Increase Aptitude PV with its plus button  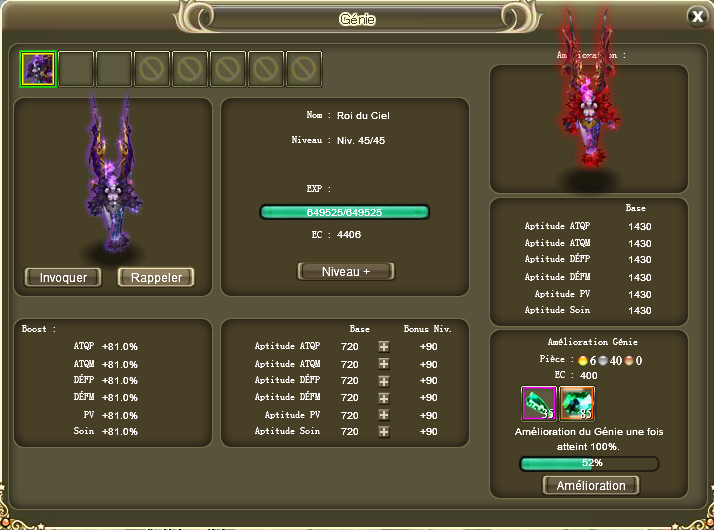pyautogui.click(x=383, y=414)
